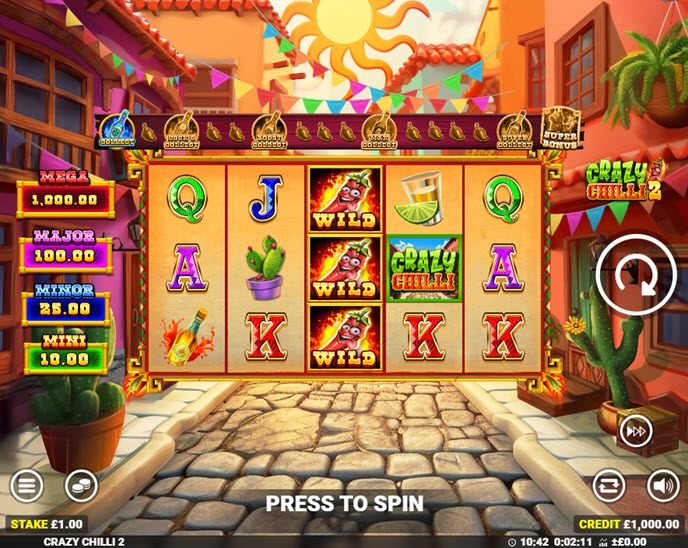Open the hamburger game menu
This screenshot has width=688, height=548.
[x=27, y=487]
